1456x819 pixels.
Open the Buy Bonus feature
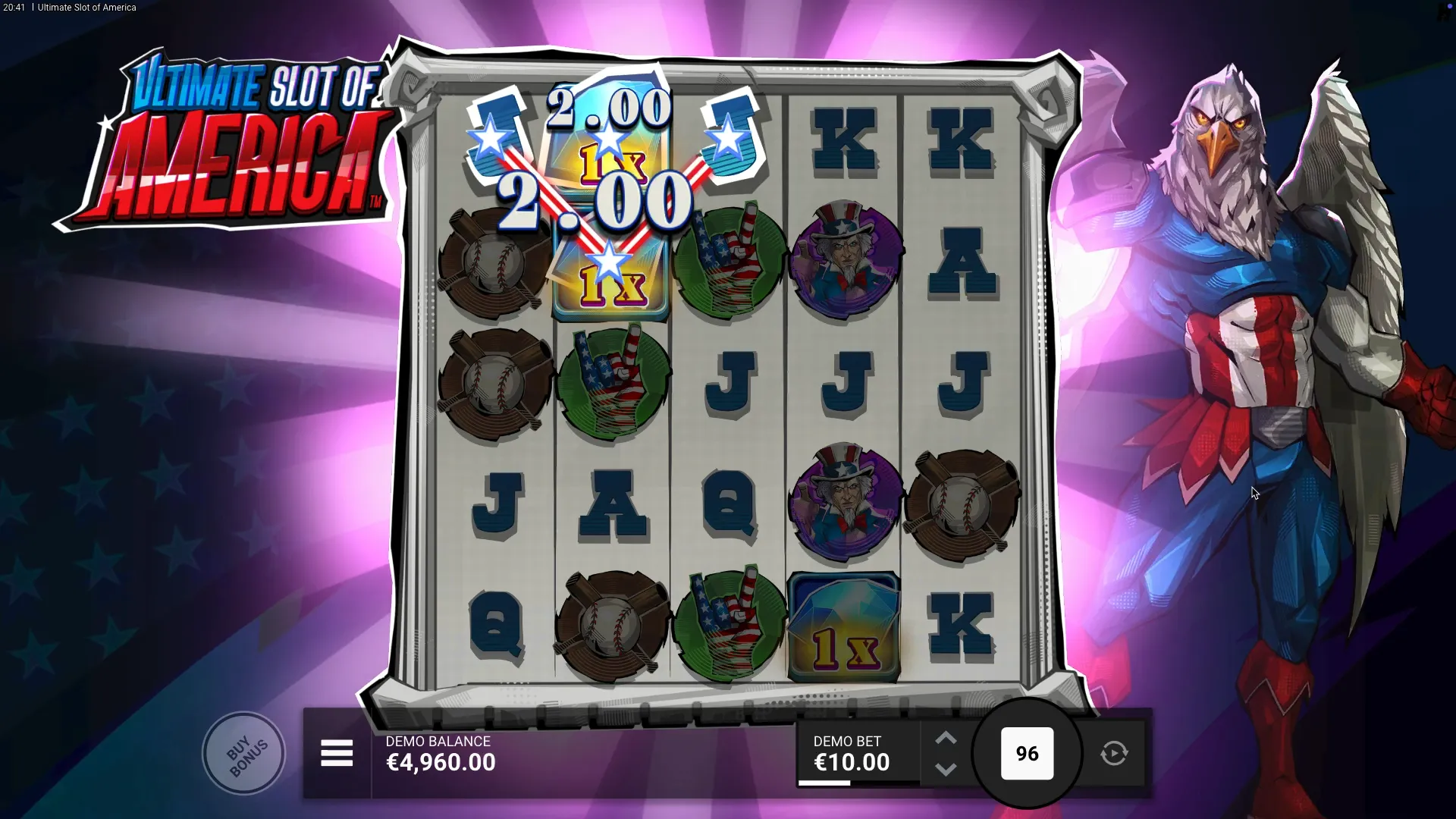tap(244, 753)
